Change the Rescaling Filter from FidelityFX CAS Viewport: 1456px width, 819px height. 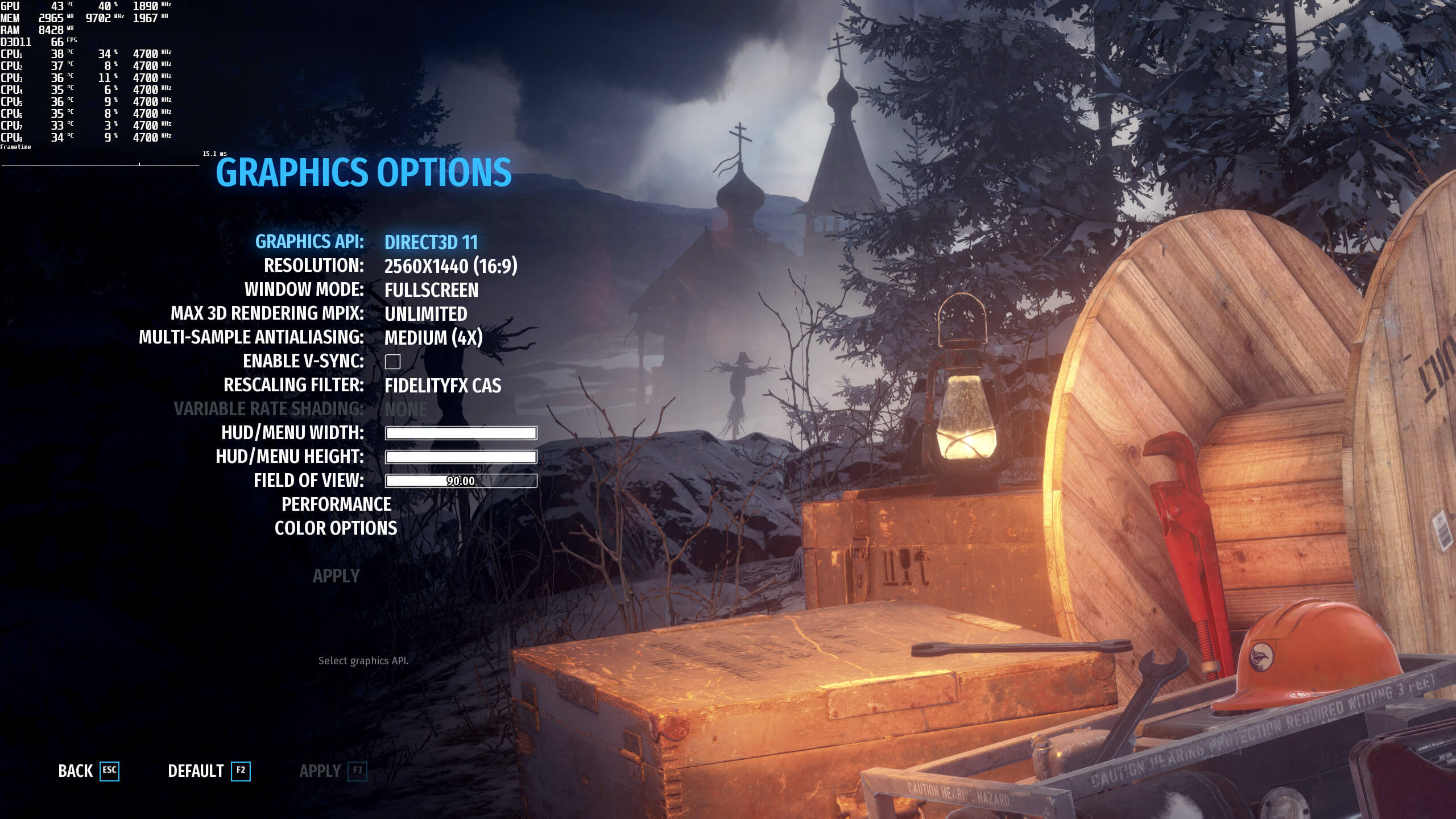pos(442,386)
